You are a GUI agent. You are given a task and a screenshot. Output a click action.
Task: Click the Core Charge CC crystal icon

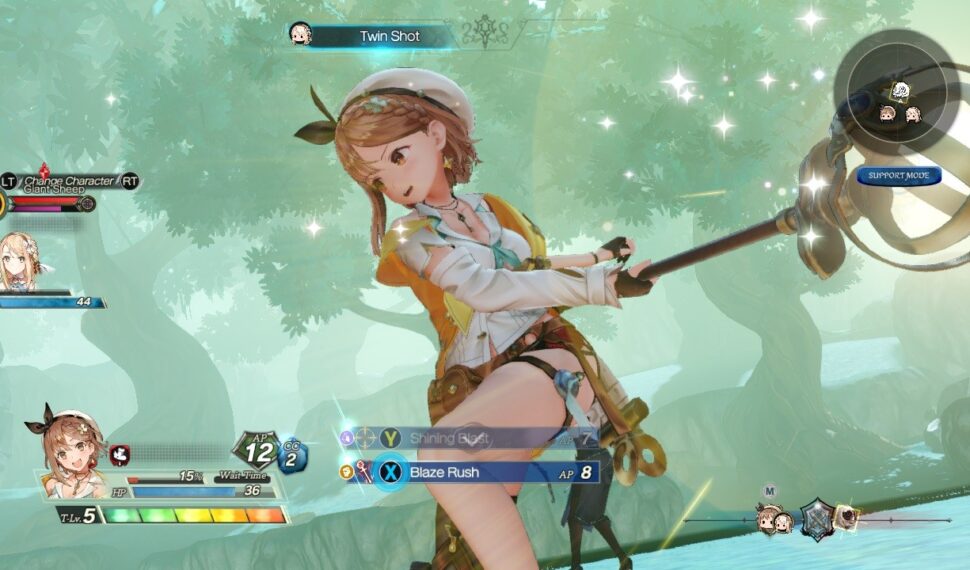(x=292, y=456)
